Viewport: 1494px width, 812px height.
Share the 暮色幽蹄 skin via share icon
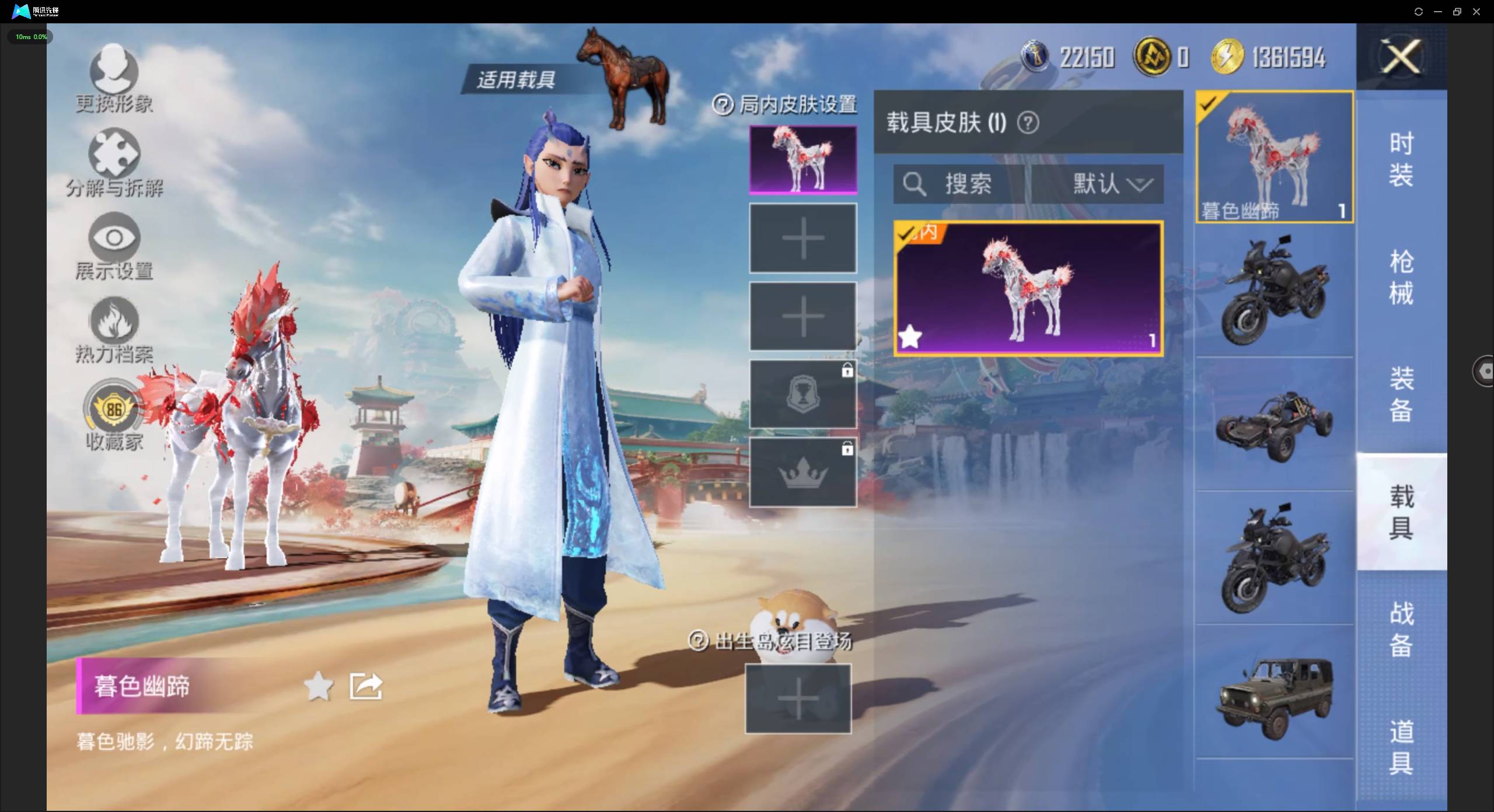(365, 686)
